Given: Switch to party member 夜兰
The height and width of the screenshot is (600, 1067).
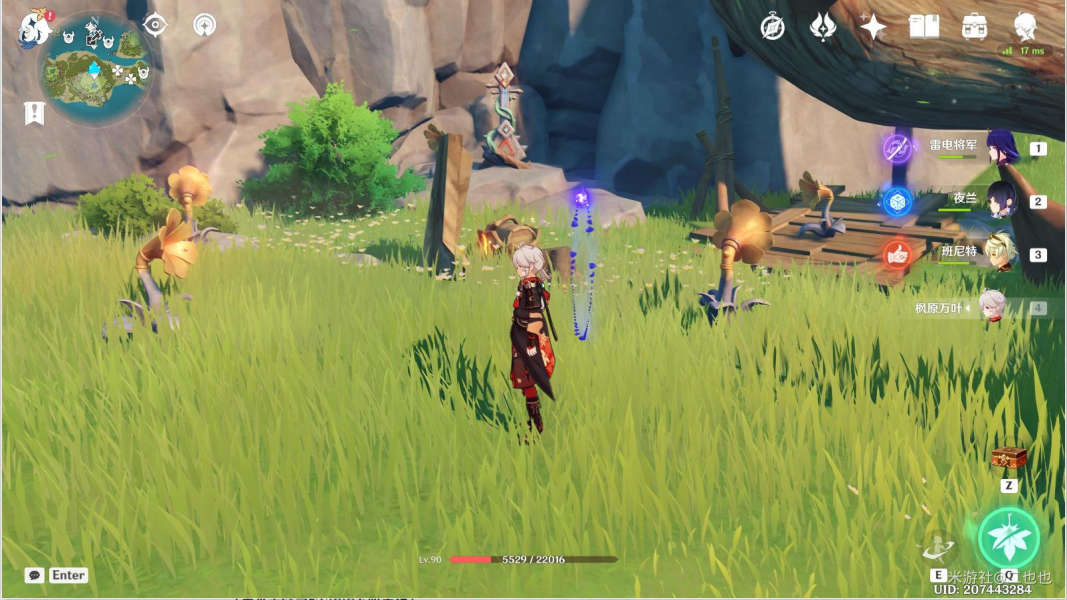Looking at the screenshot, I should click(x=1001, y=200).
